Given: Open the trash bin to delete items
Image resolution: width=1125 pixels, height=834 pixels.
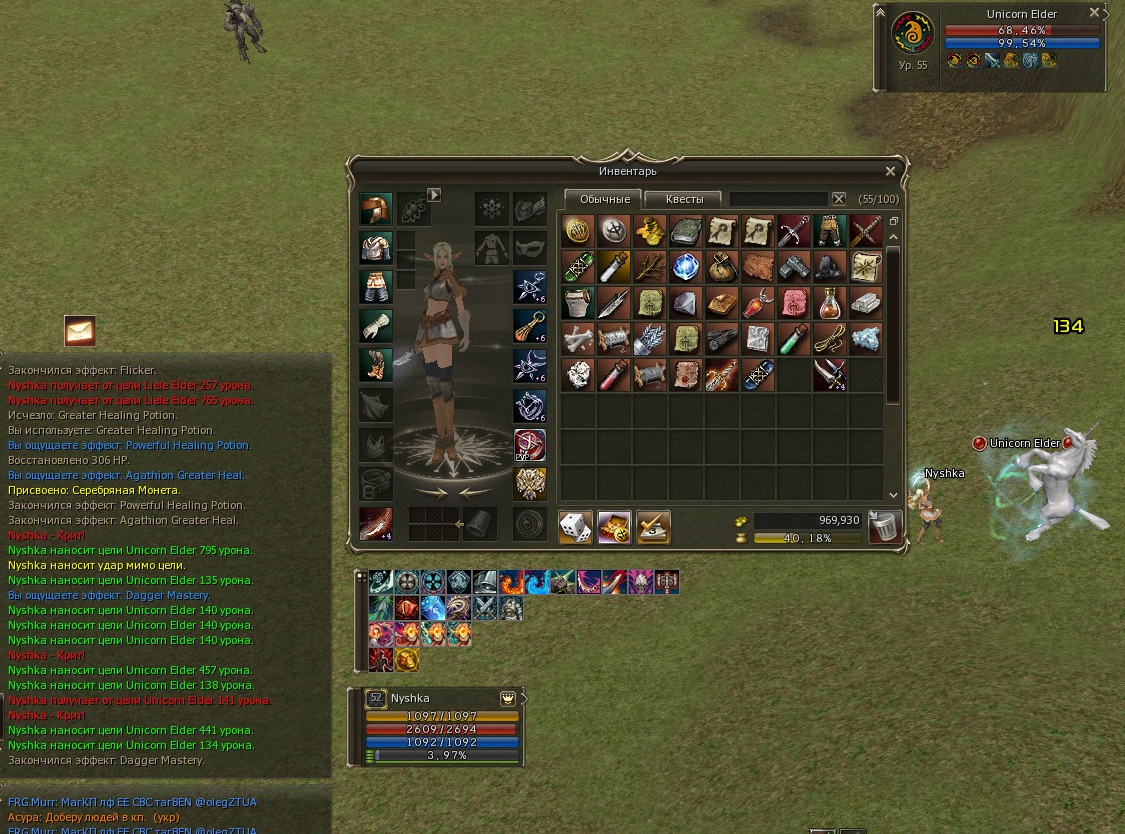Looking at the screenshot, I should click(x=885, y=526).
